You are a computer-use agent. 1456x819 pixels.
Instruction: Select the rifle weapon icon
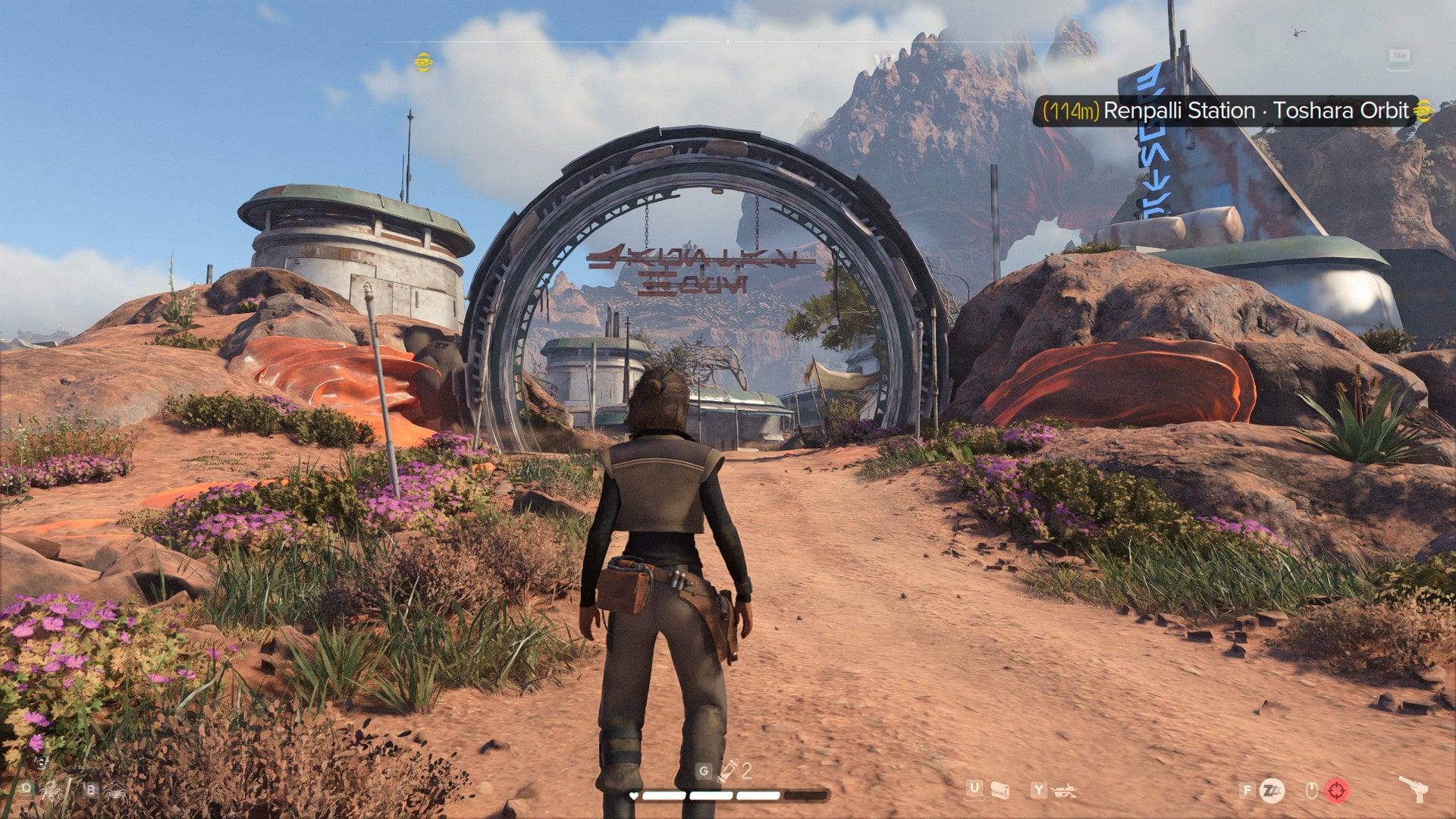coord(1065,792)
